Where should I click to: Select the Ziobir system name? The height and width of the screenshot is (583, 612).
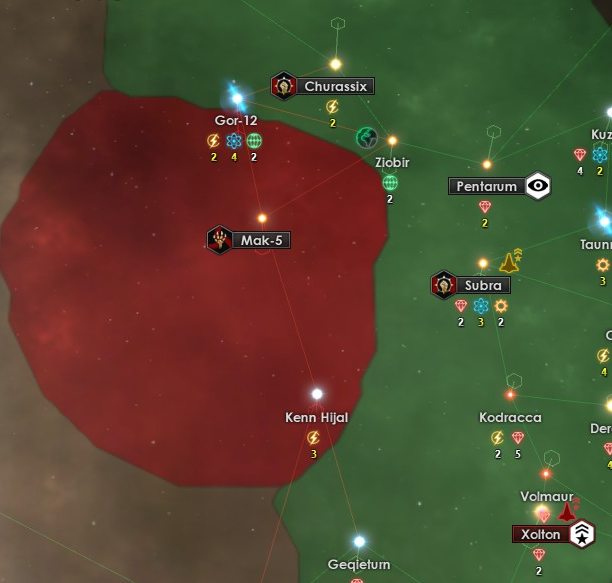(392, 162)
